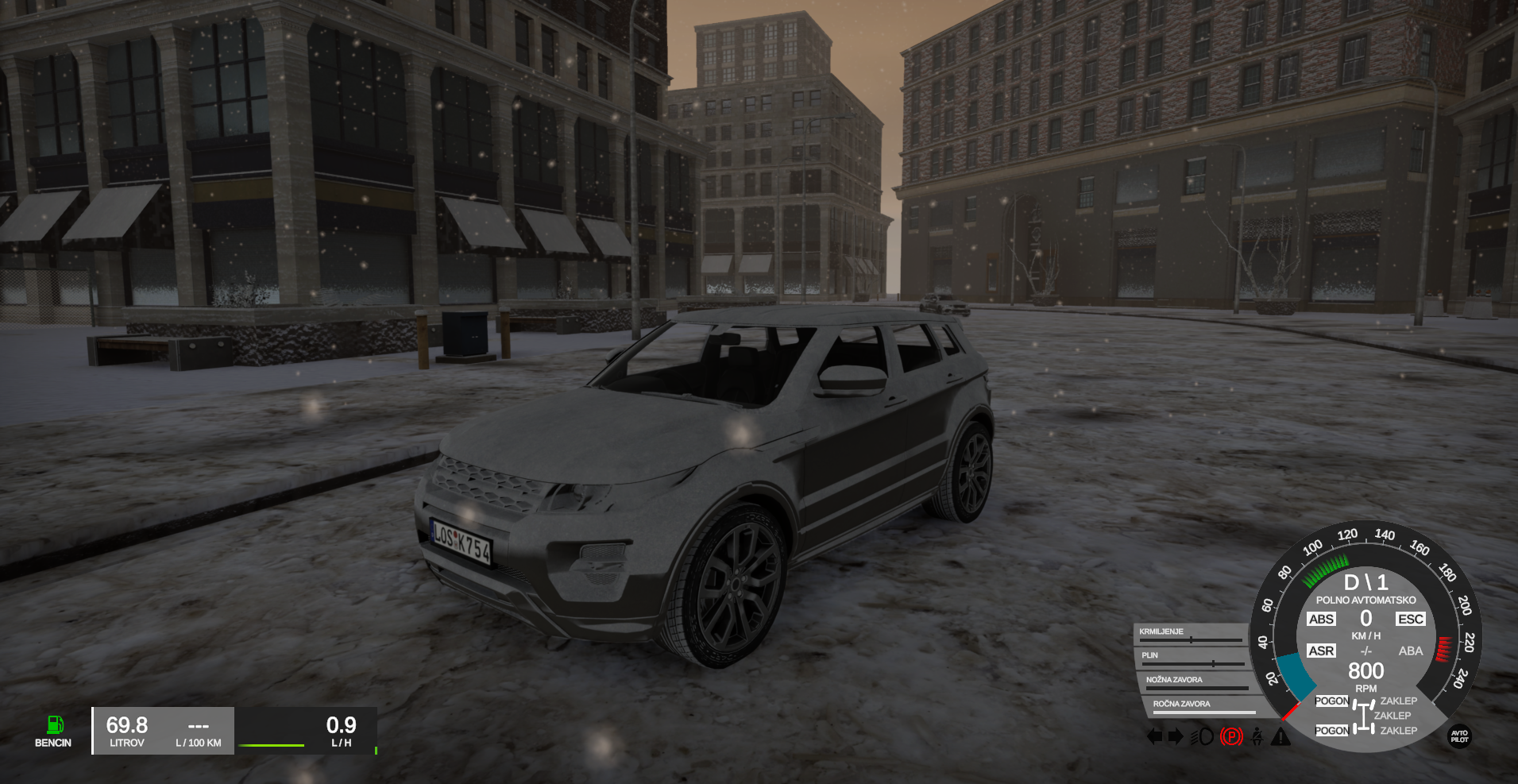This screenshot has height=784, width=1518.
Task: Release the red parking brake icon
Action: click(x=1230, y=737)
